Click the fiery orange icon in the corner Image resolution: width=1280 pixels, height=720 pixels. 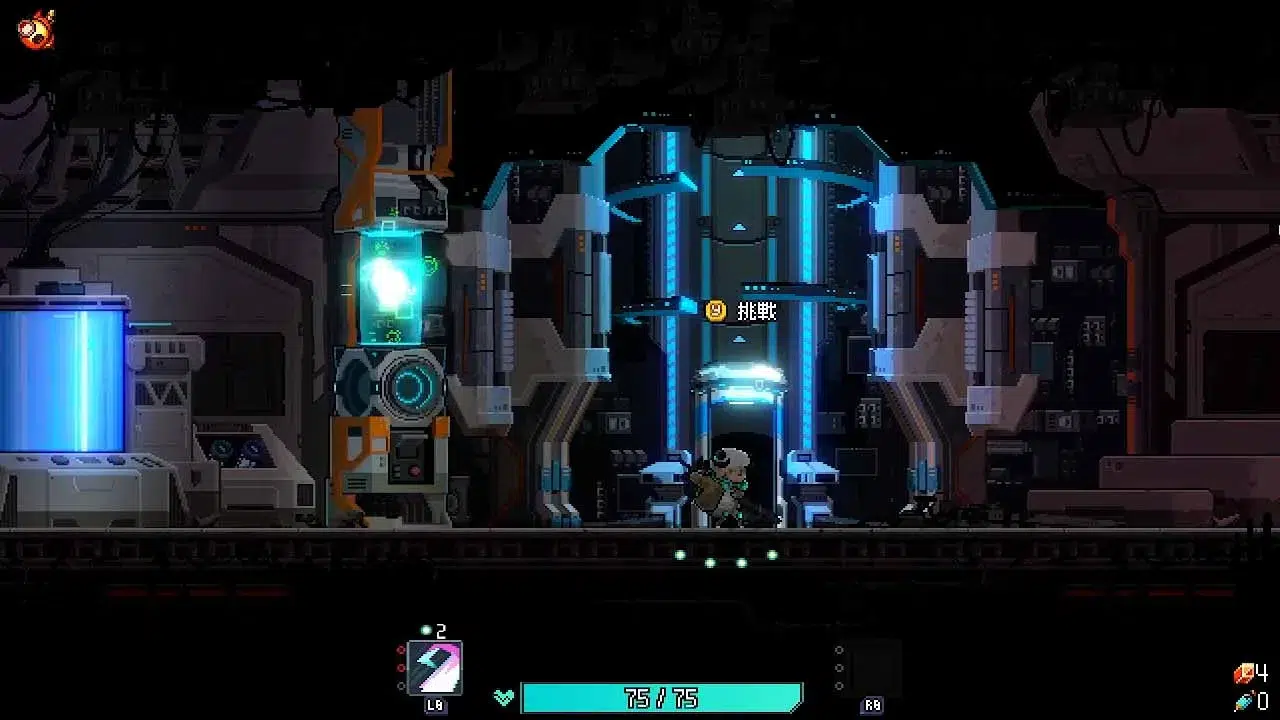click(36, 29)
